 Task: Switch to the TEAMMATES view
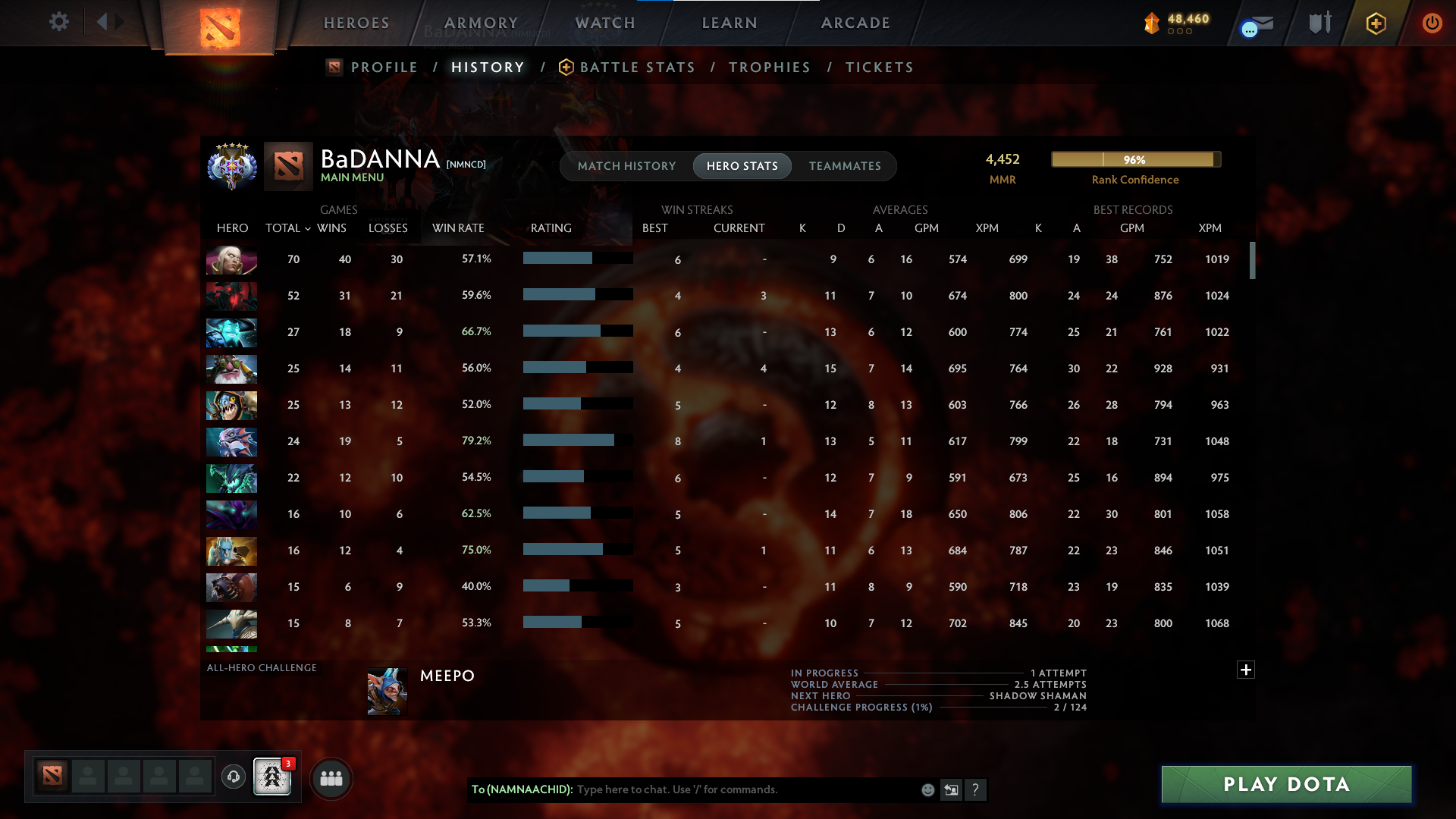[x=844, y=166]
